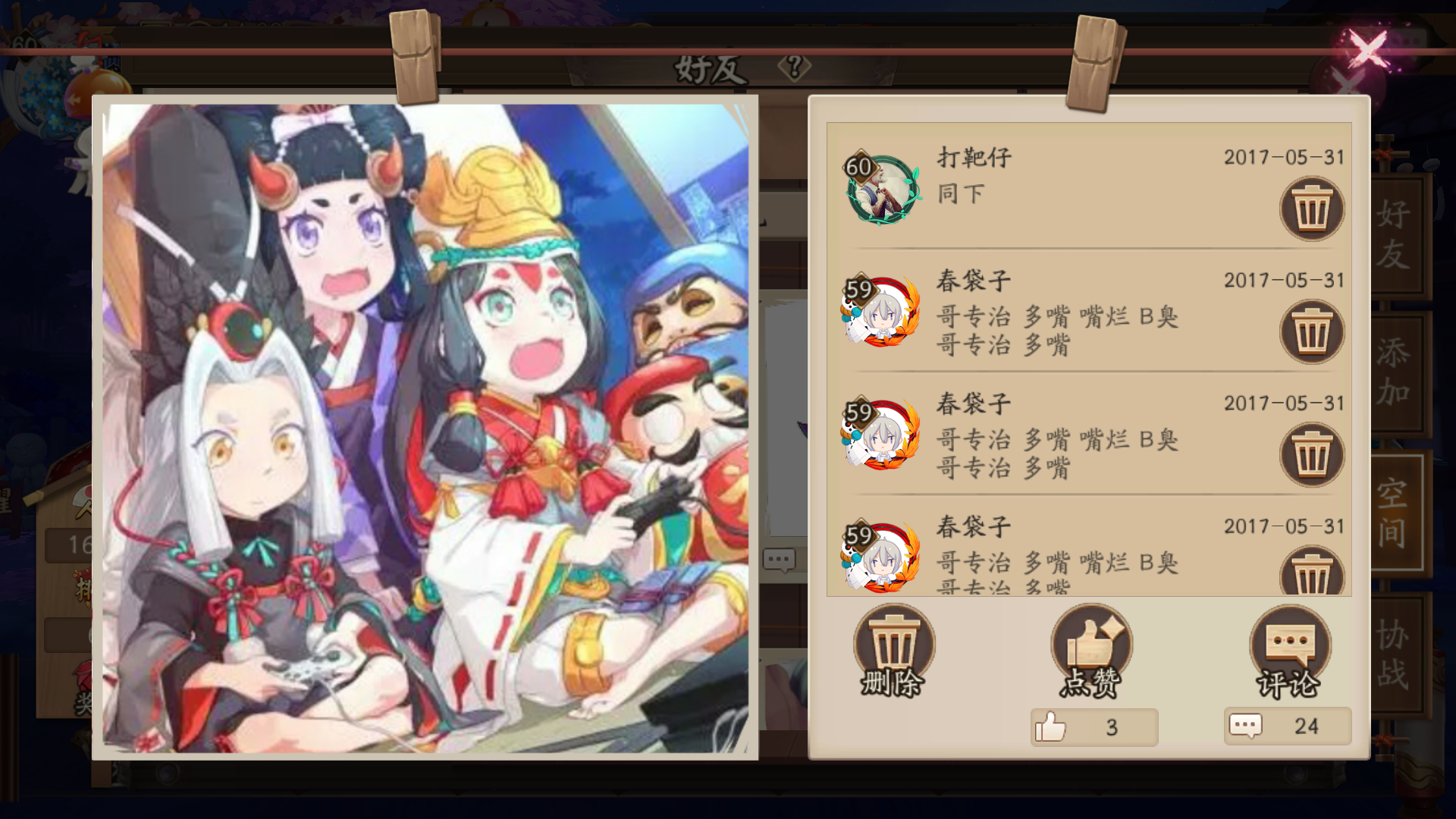Click the trash icon on the first 春袋子 comment
The image size is (1456, 819).
pos(1312,331)
